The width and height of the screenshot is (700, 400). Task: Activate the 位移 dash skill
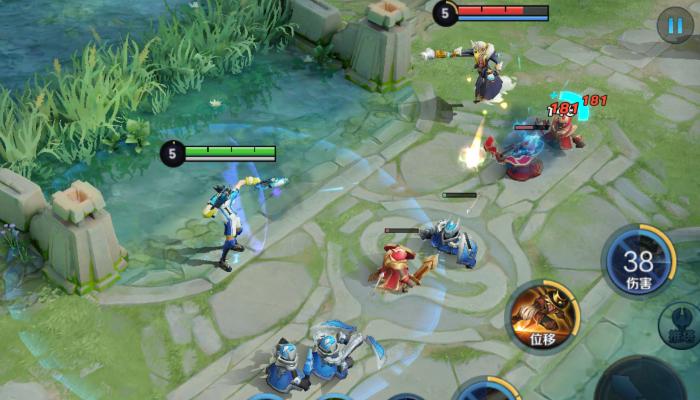pos(543,316)
